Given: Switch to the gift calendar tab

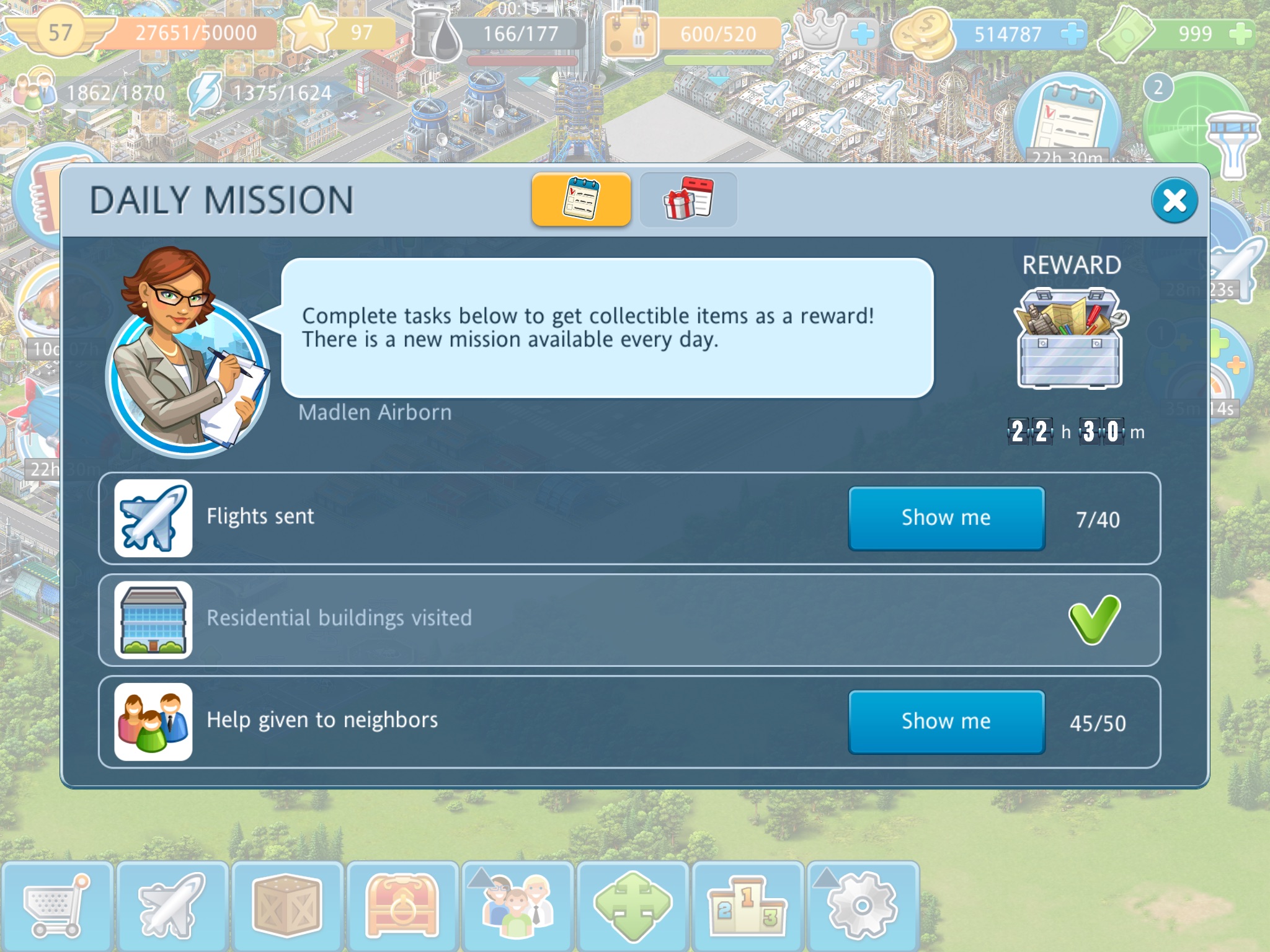Looking at the screenshot, I should click(688, 200).
